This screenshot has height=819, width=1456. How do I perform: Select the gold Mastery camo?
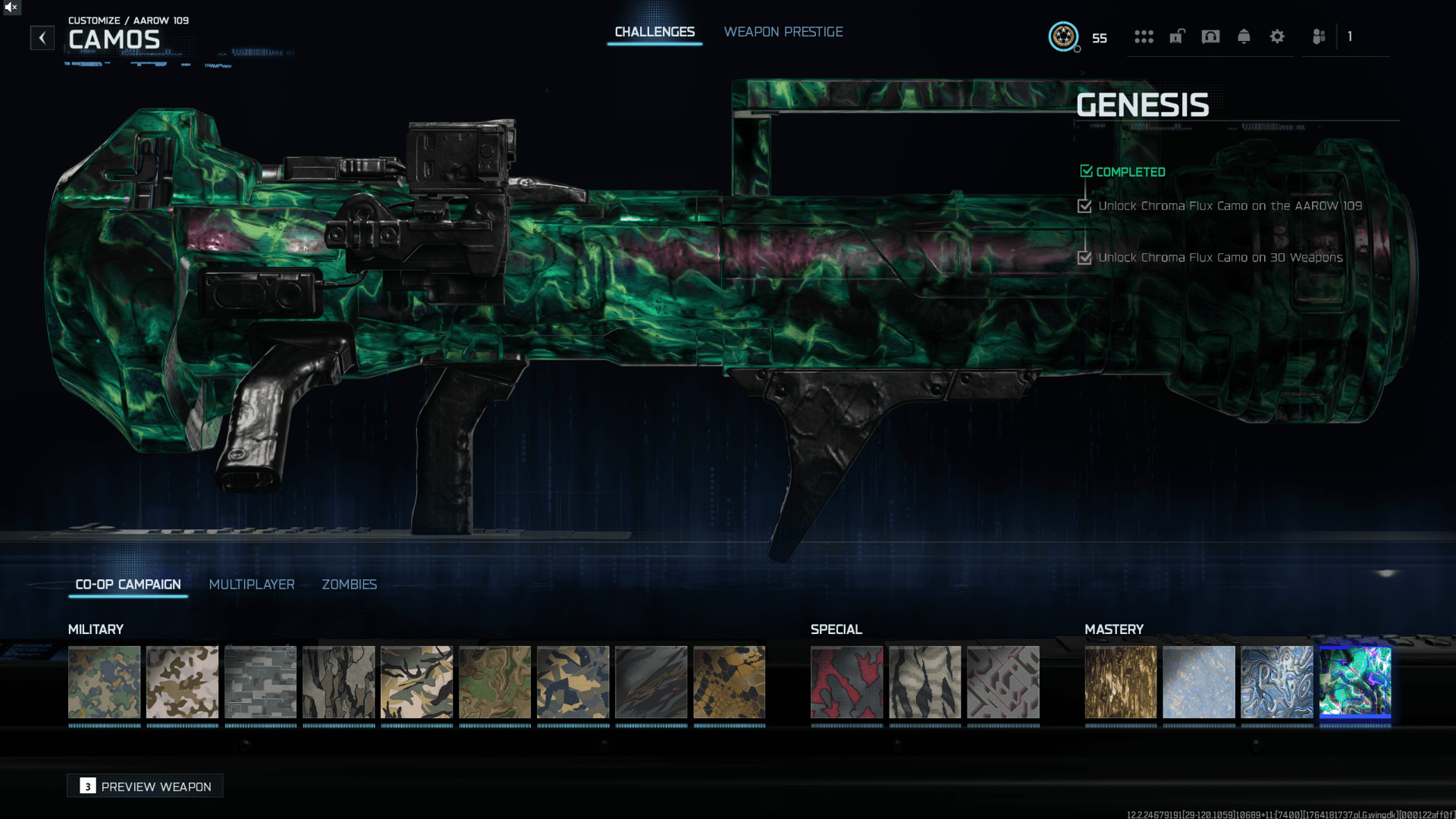pyautogui.click(x=1120, y=682)
